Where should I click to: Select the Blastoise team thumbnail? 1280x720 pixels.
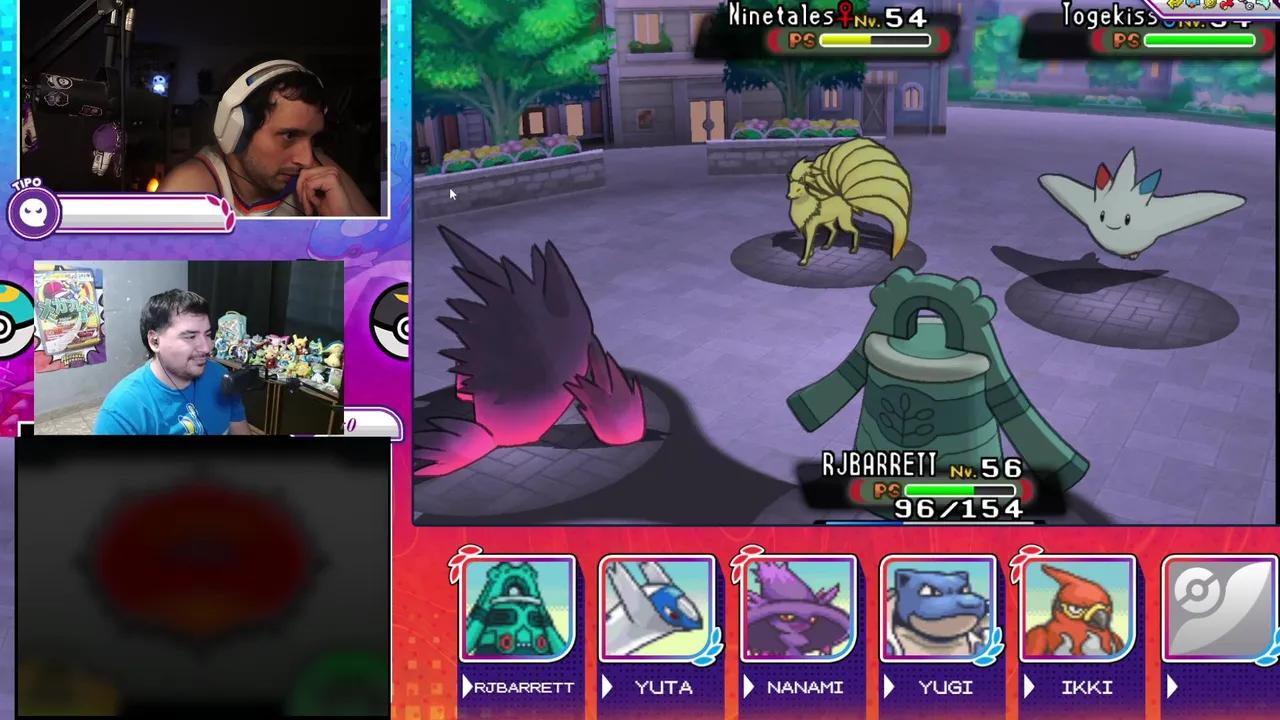tap(938, 610)
